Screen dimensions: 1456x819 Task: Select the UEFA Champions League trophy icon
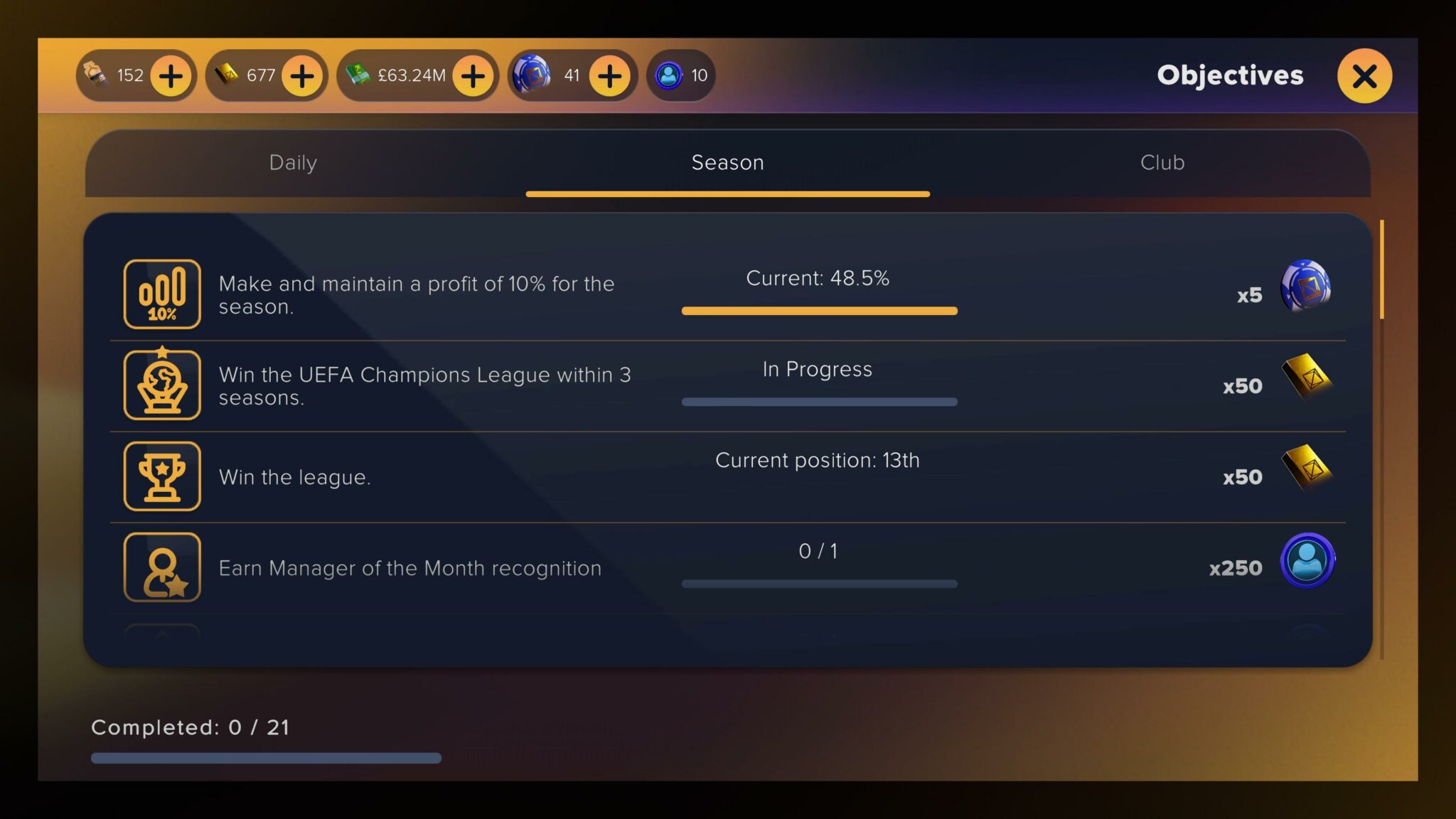point(161,385)
